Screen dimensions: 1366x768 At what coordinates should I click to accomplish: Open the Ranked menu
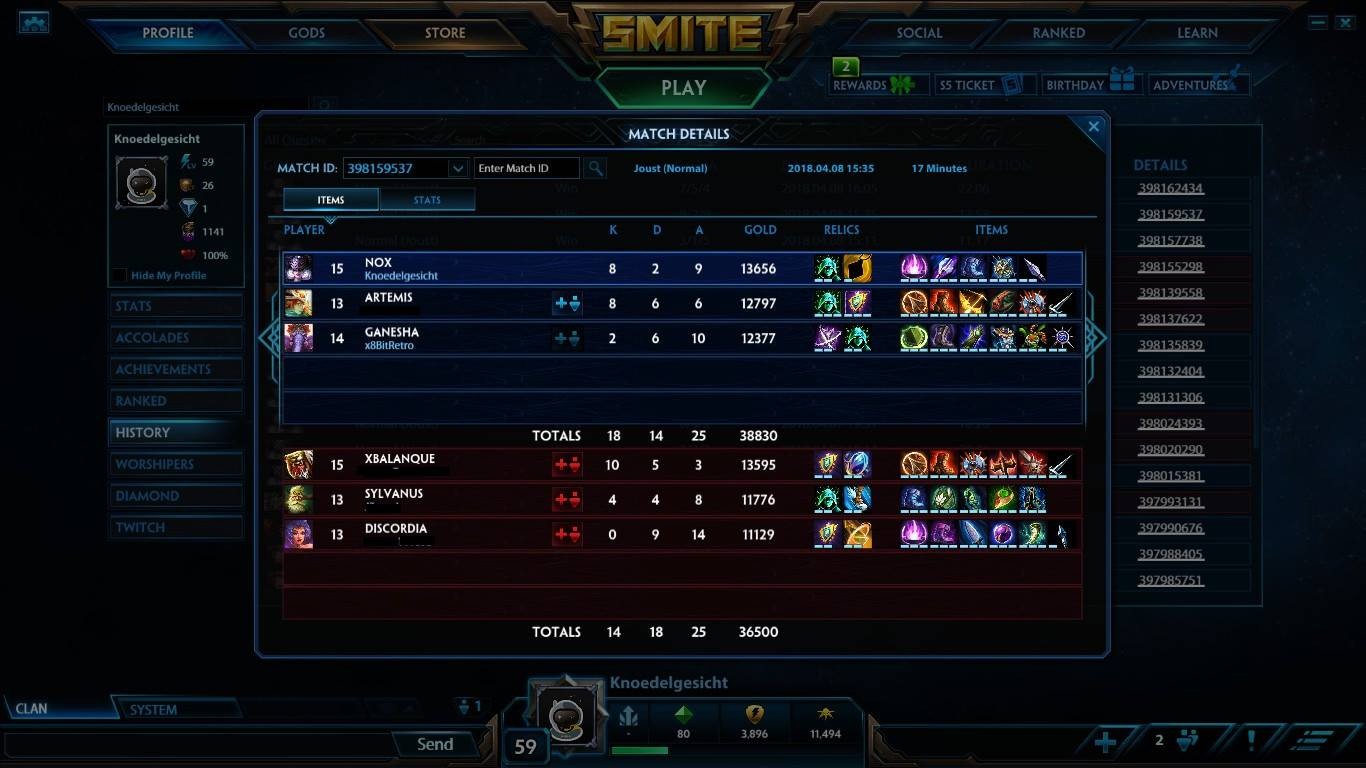1058,33
